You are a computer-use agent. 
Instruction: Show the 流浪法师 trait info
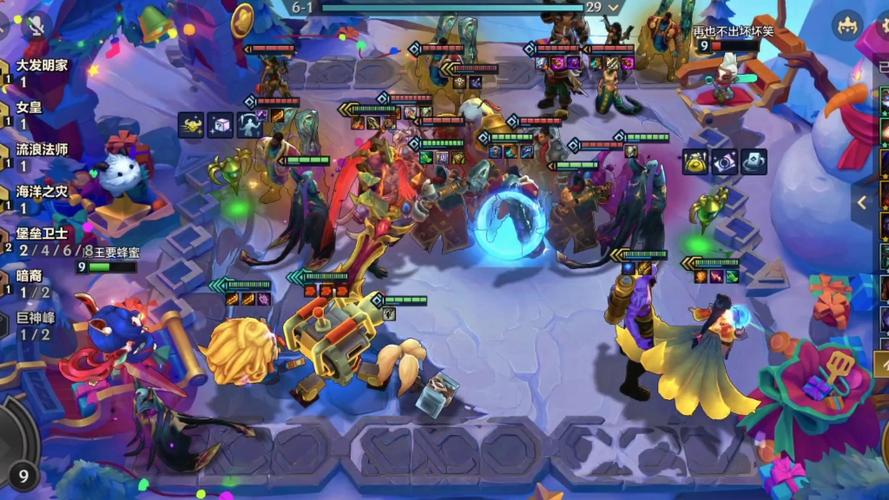pos(42,149)
